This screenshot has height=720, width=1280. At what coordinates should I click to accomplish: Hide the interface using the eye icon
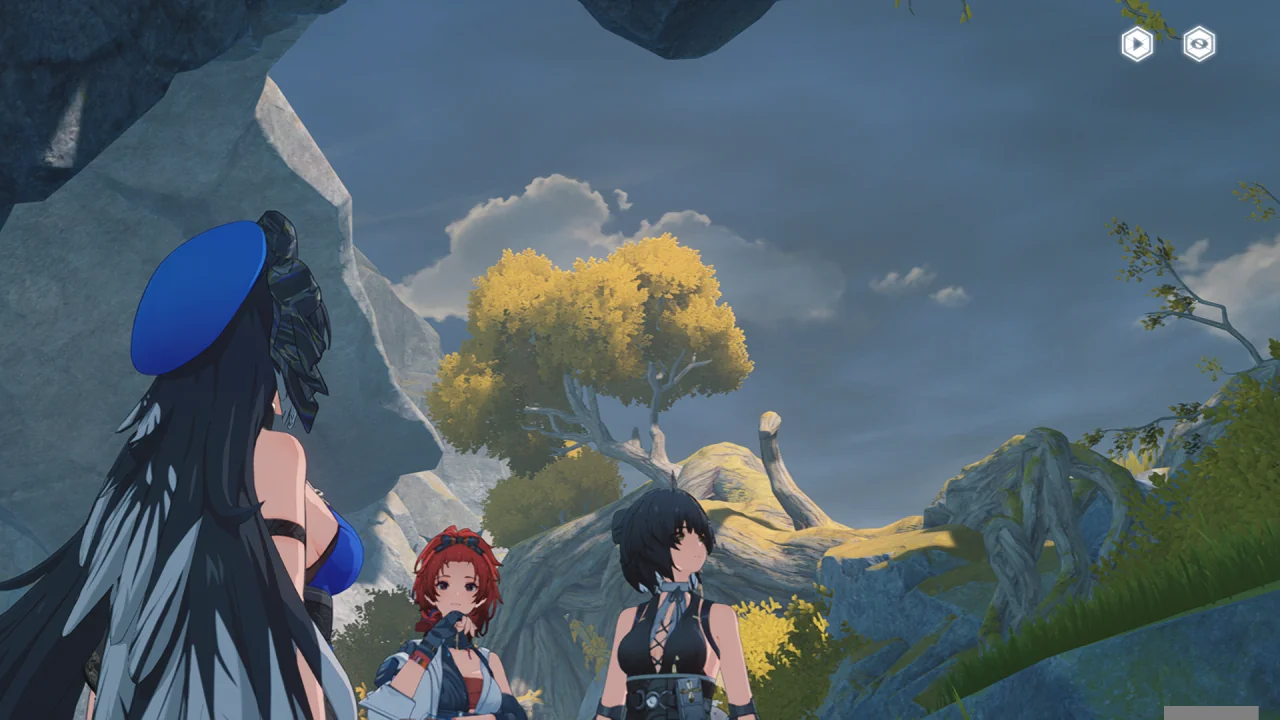pos(1199,44)
